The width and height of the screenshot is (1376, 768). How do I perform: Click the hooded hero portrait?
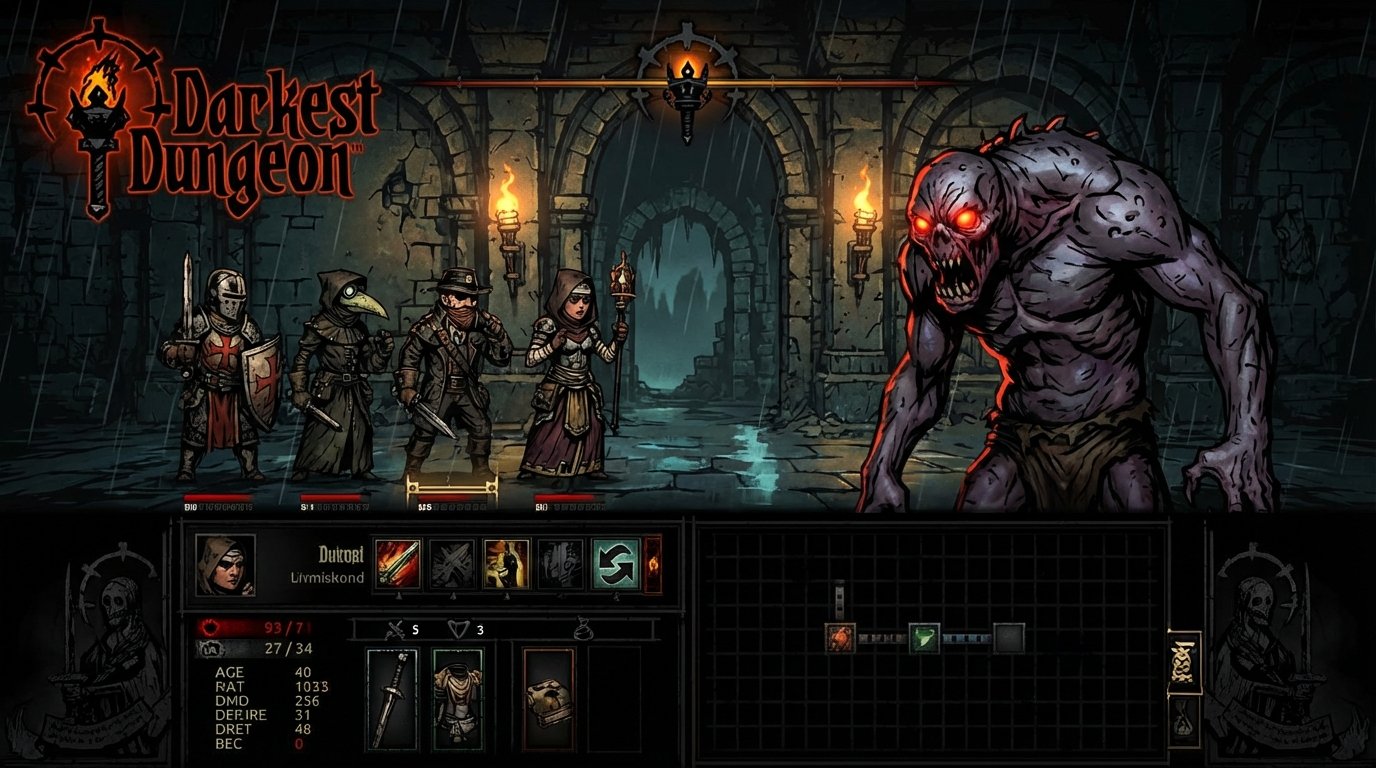click(225, 565)
